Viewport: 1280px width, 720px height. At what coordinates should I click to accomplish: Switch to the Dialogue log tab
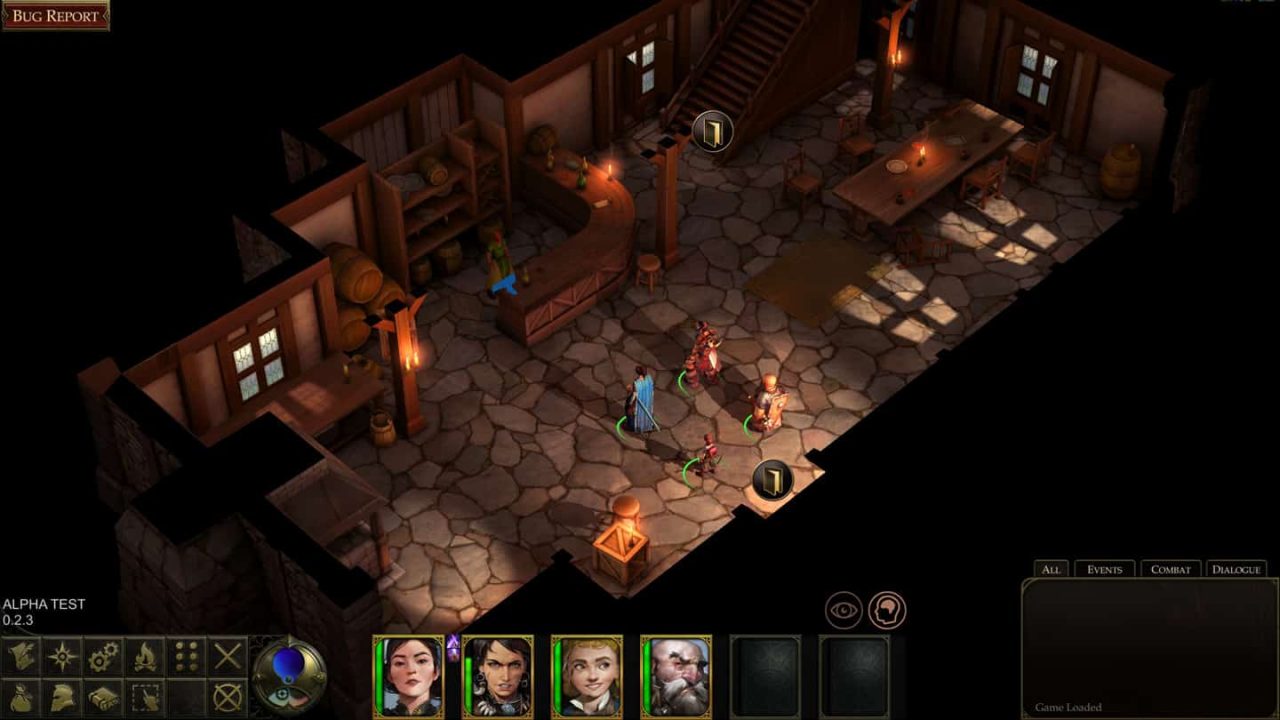[x=1236, y=568]
